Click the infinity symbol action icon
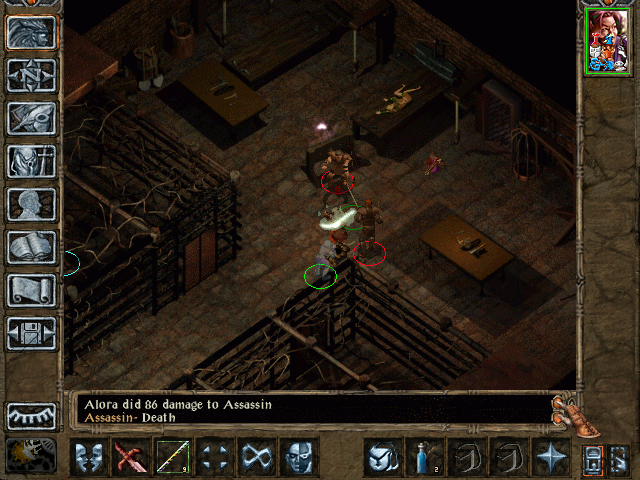 256,458
